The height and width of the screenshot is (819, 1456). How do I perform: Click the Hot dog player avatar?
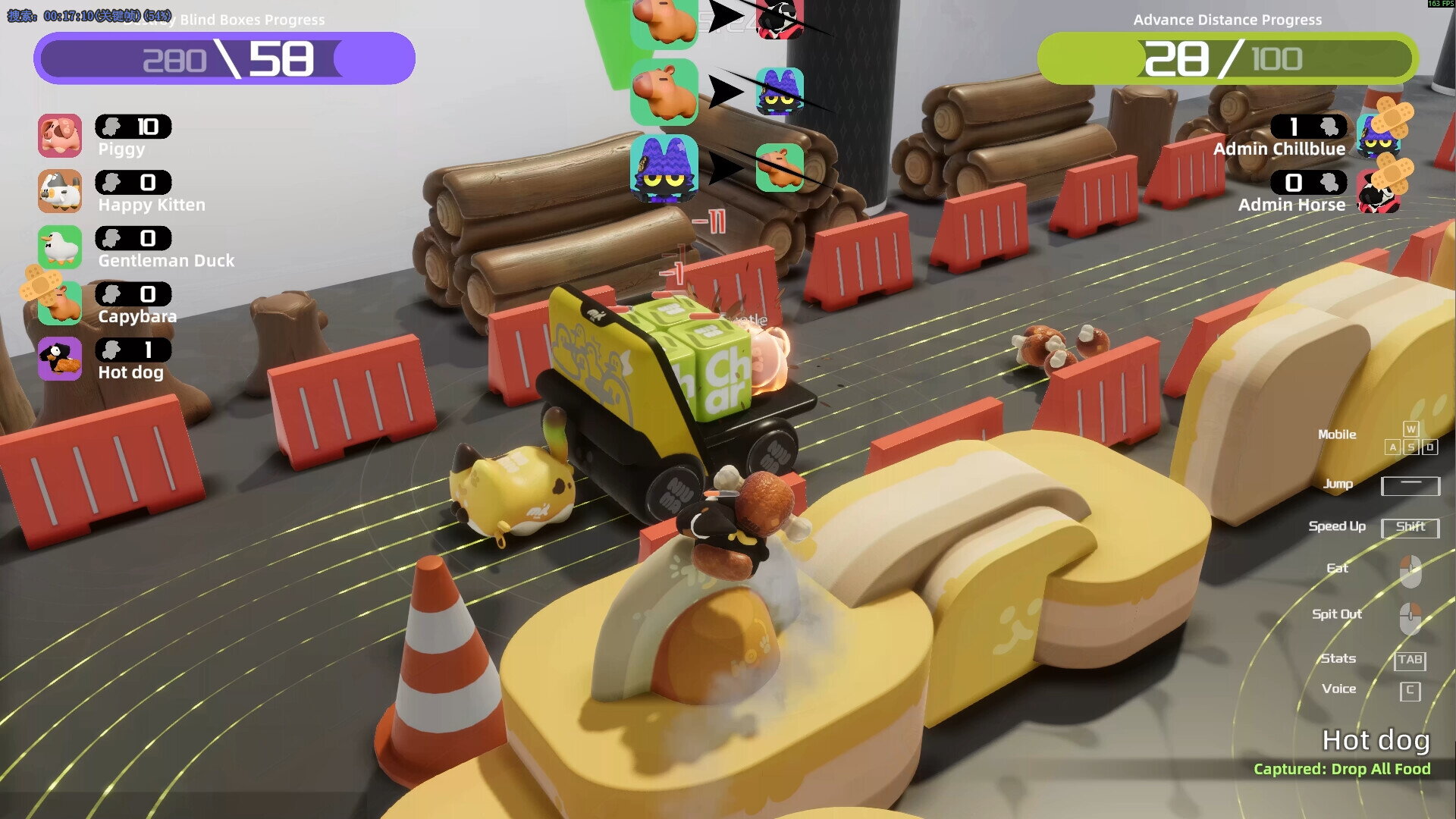(x=60, y=359)
